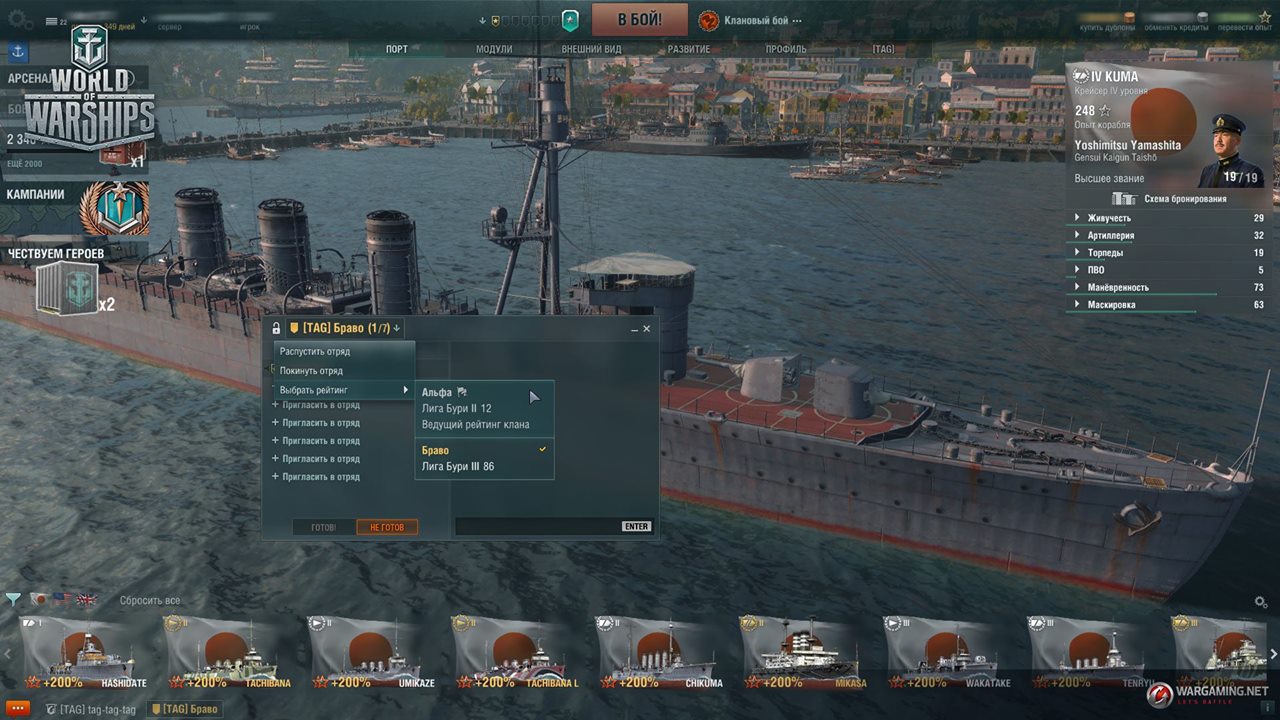
Task: Select Покинуть отряд menu entry
Action: [x=311, y=371]
